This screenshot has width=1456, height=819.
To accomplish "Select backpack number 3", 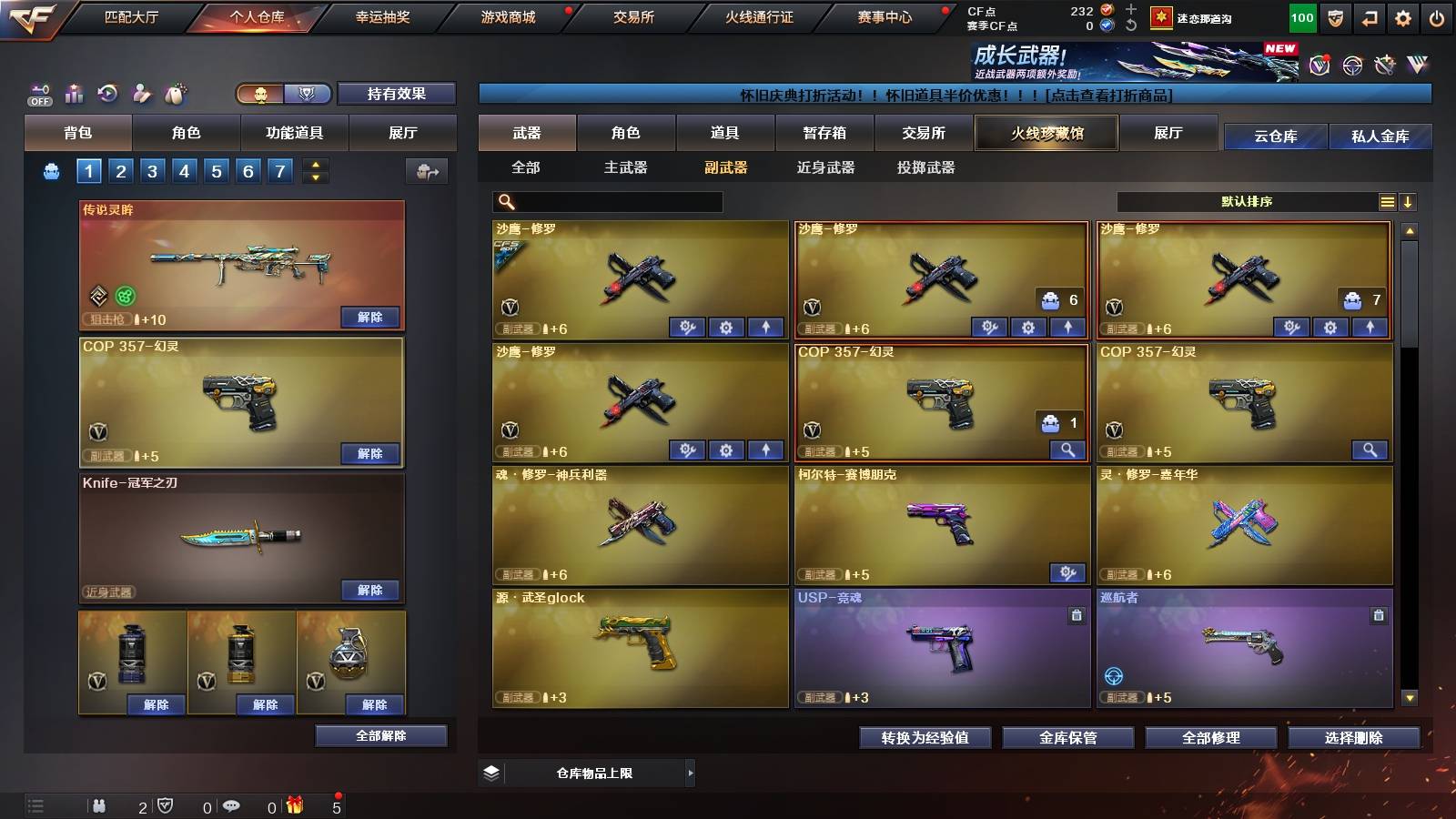I will (x=153, y=169).
